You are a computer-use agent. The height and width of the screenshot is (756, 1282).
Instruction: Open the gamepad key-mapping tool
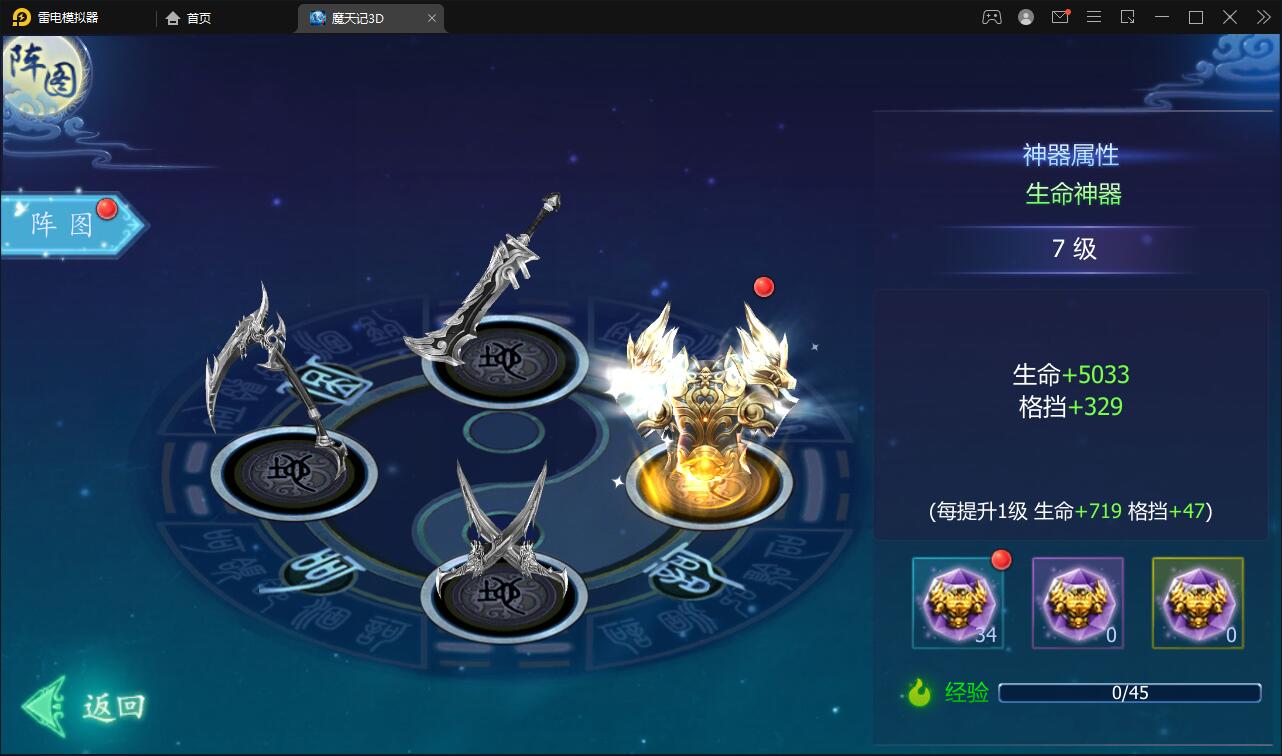tap(989, 17)
